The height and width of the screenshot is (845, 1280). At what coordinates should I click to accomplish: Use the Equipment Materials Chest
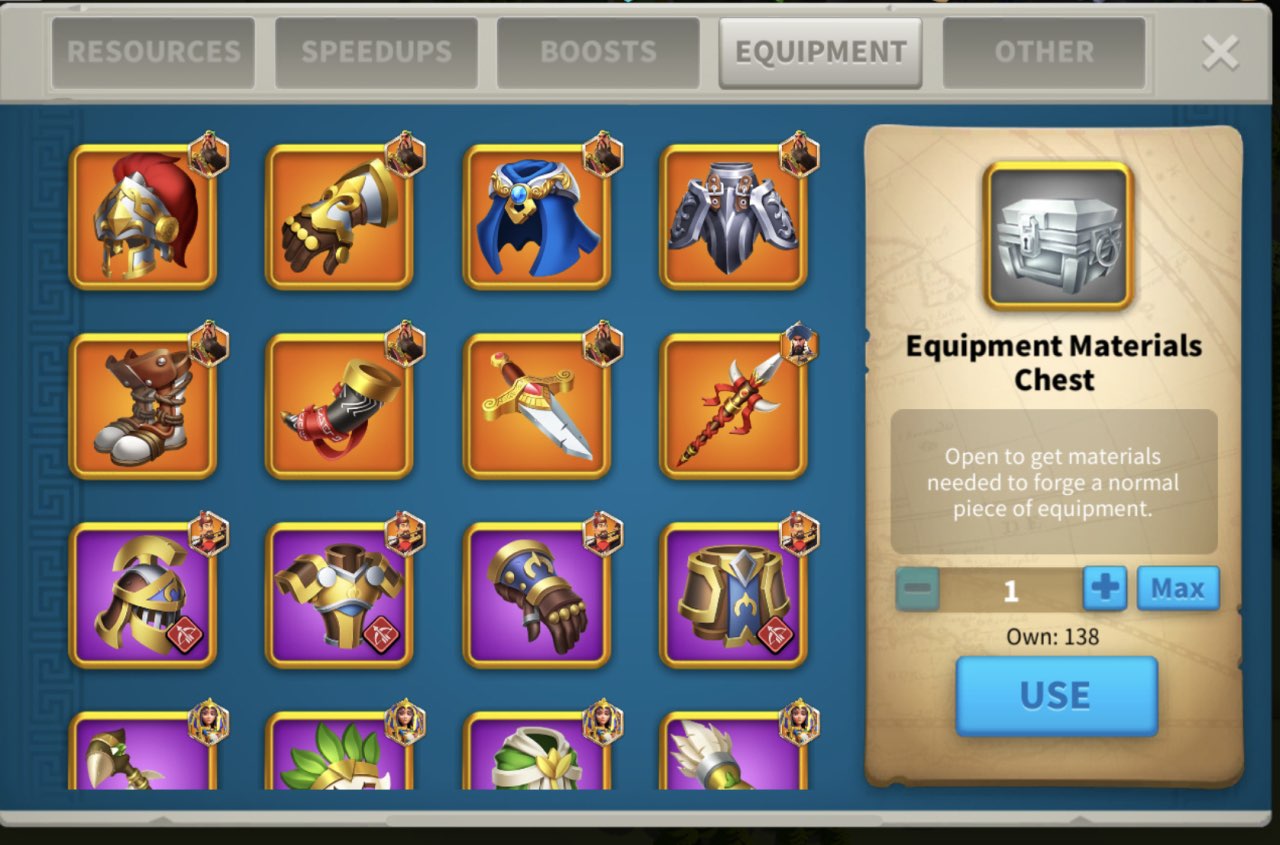(1056, 695)
